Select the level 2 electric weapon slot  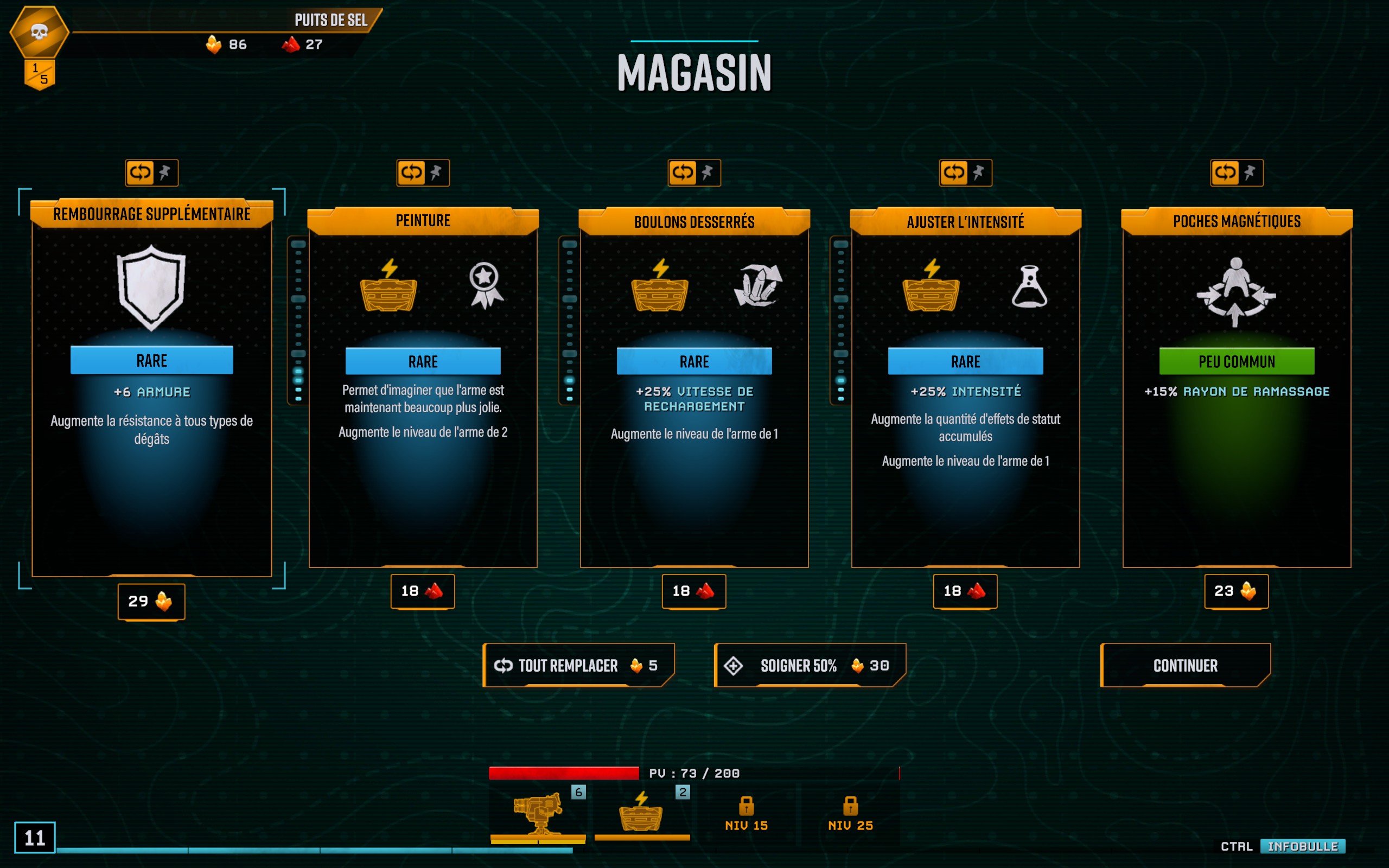coord(642,813)
